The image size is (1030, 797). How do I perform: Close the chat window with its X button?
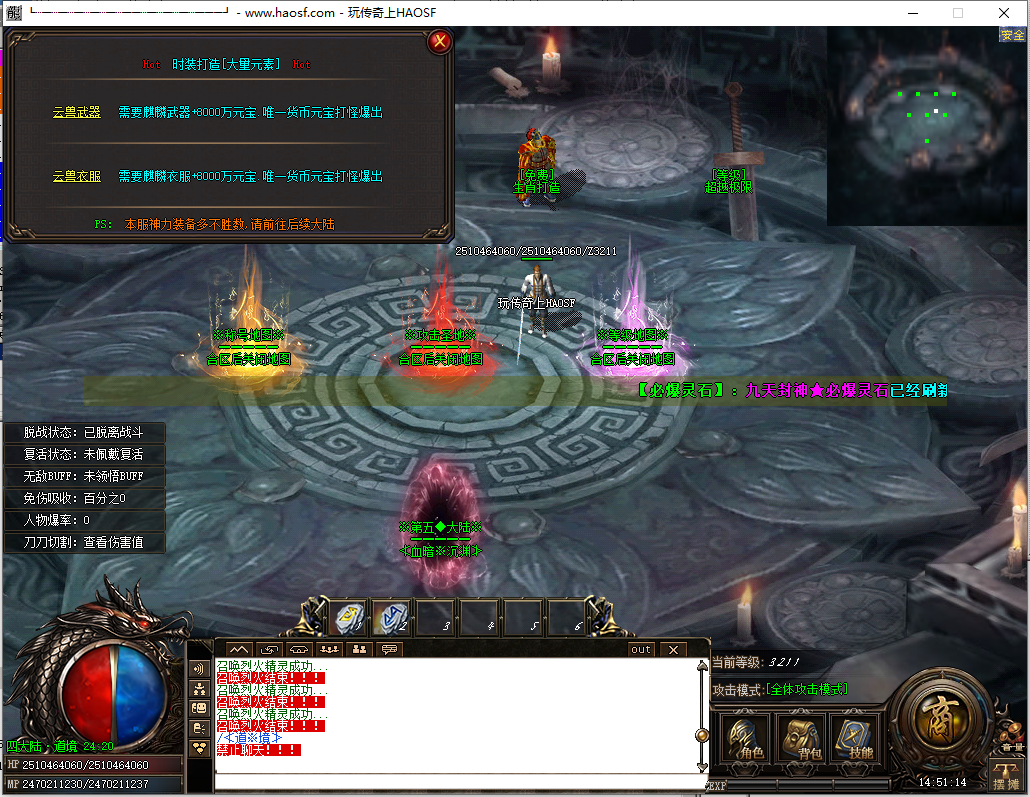coord(673,650)
